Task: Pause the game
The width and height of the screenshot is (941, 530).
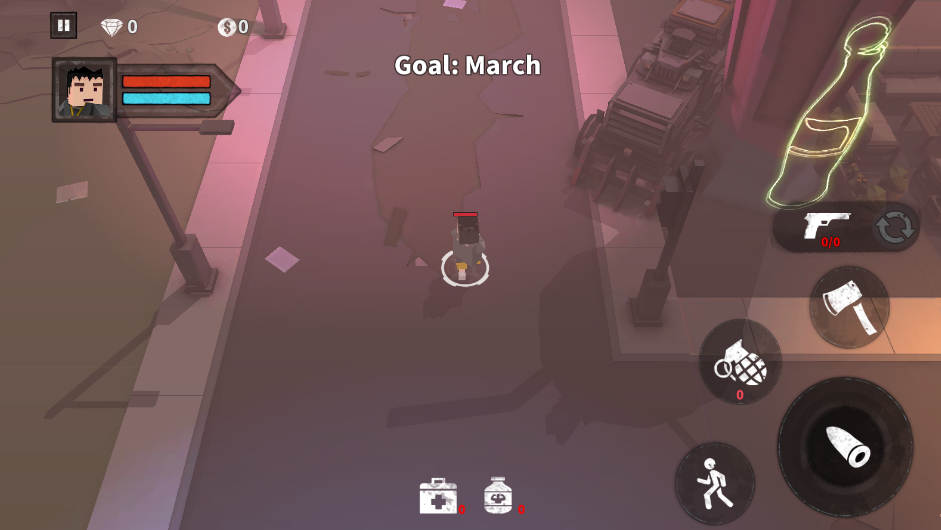Action: [63, 26]
